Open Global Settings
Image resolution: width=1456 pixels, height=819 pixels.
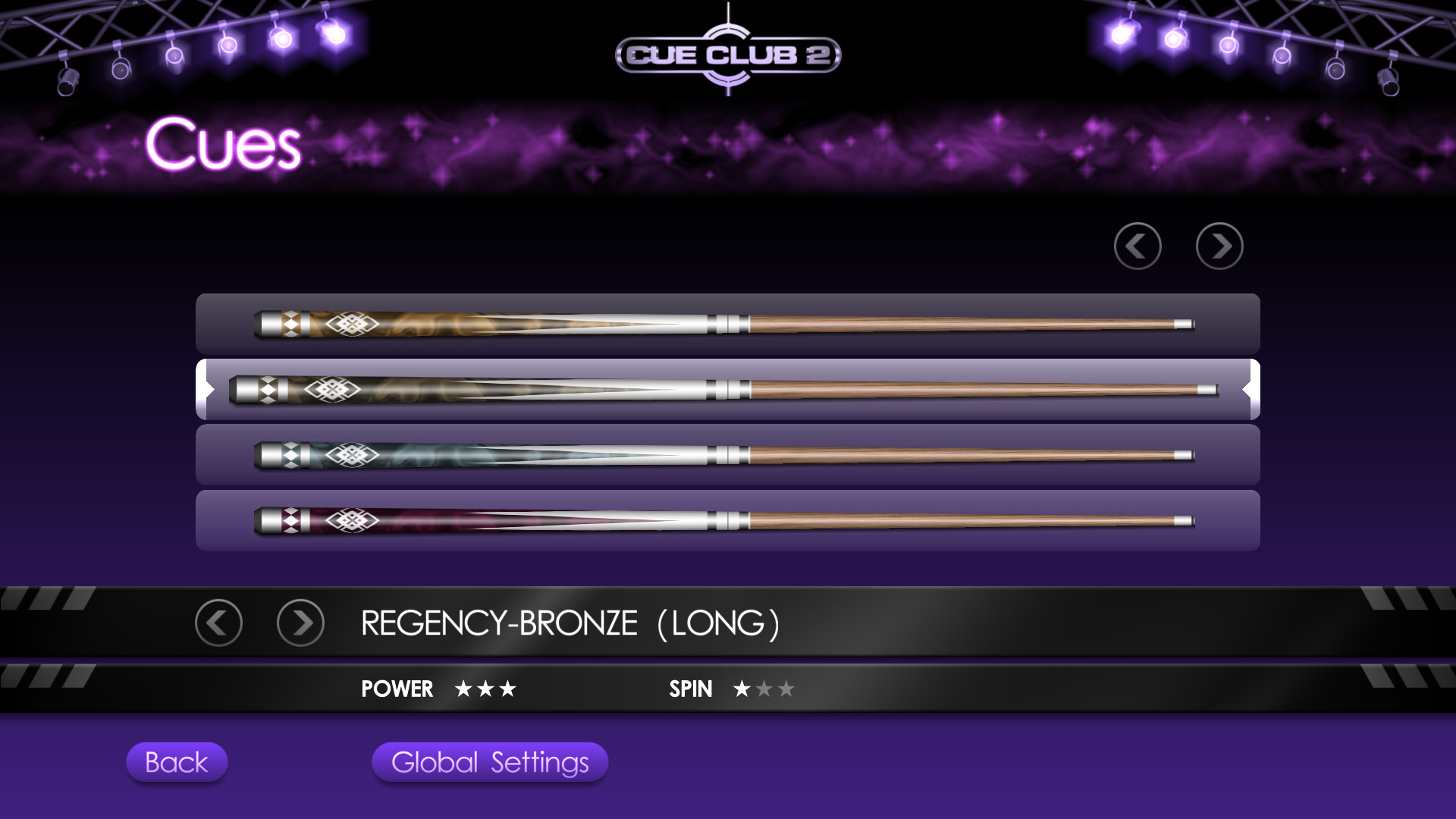coord(489,763)
